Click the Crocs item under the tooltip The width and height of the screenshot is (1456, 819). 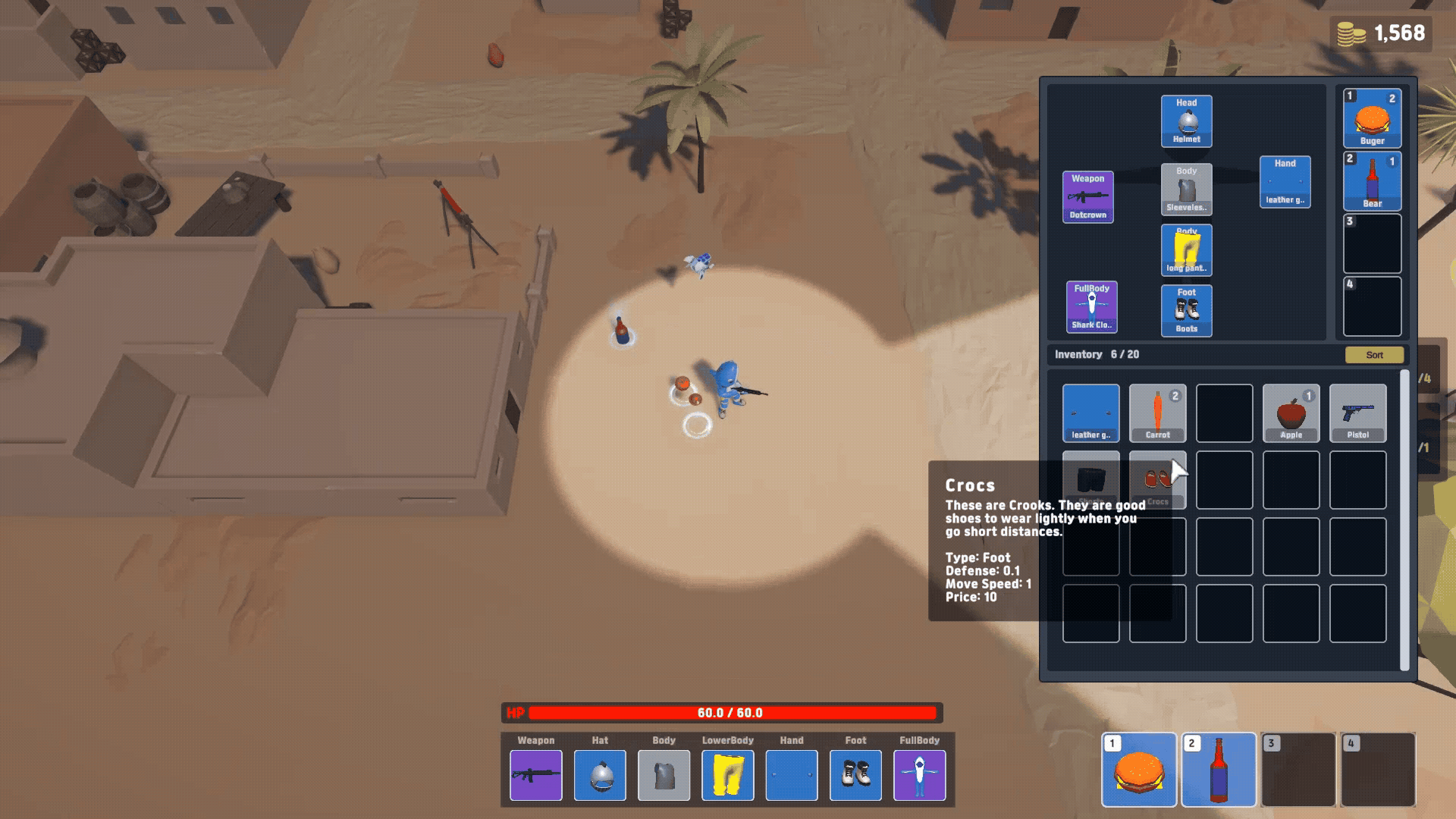[x=1158, y=479]
